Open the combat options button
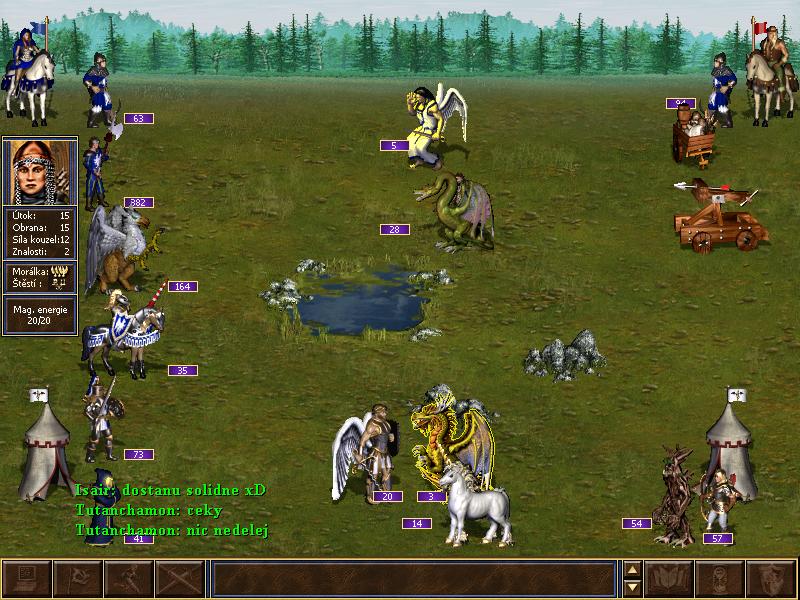Viewport: 800px width, 600px height. [x=27, y=579]
